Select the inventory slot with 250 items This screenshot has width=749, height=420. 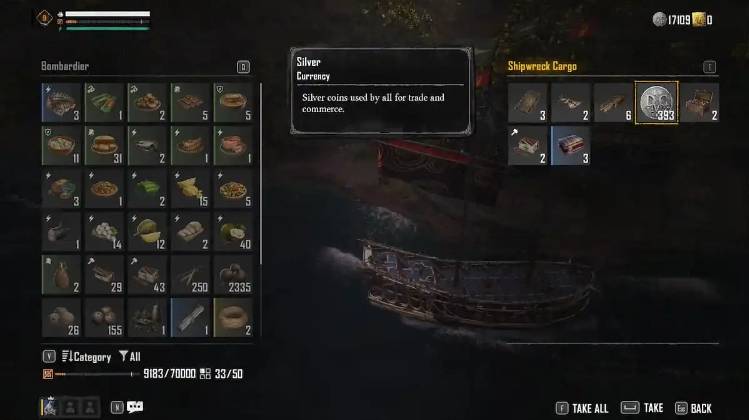pos(190,274)
